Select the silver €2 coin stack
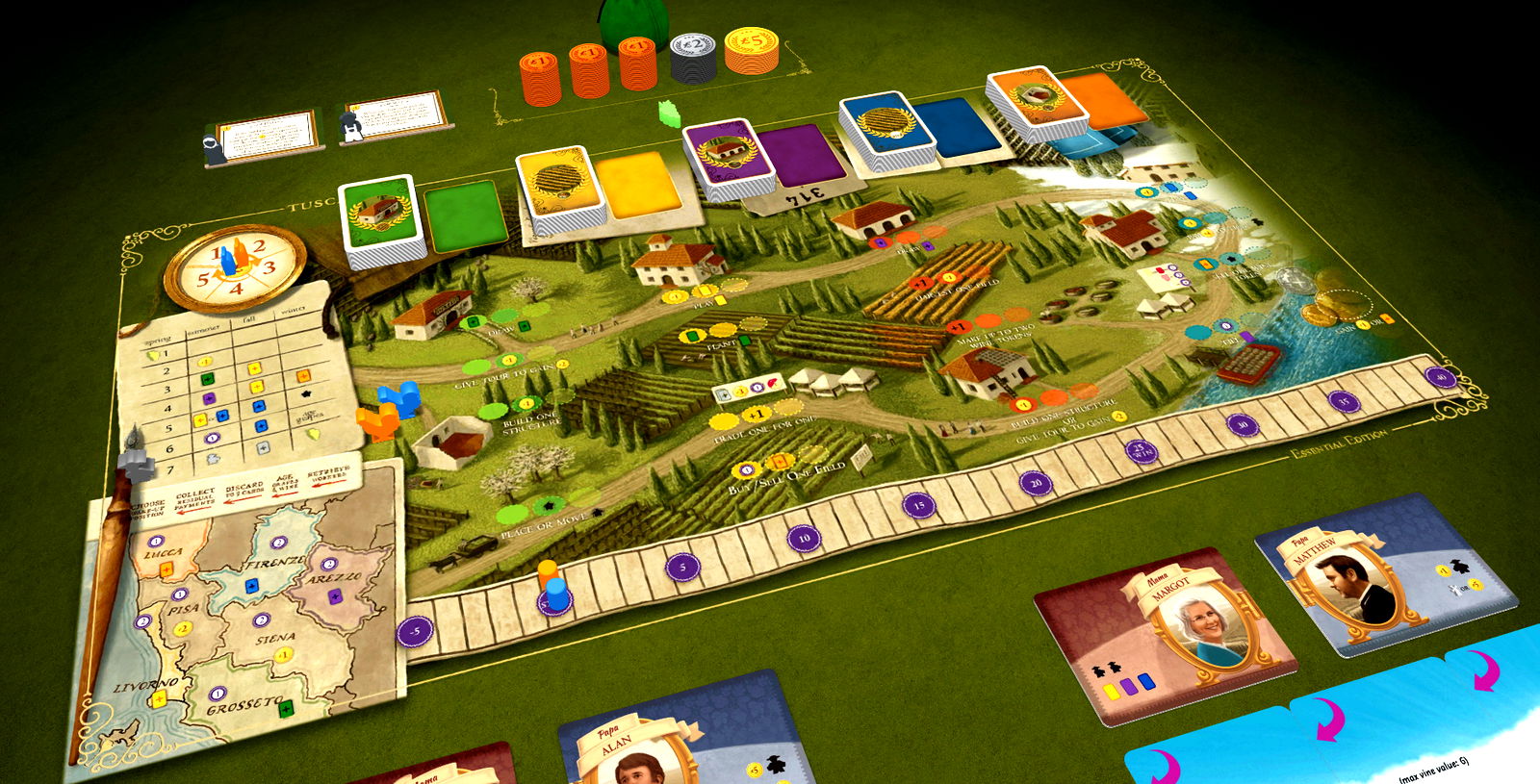The image size is (1540, 784). 693,56
